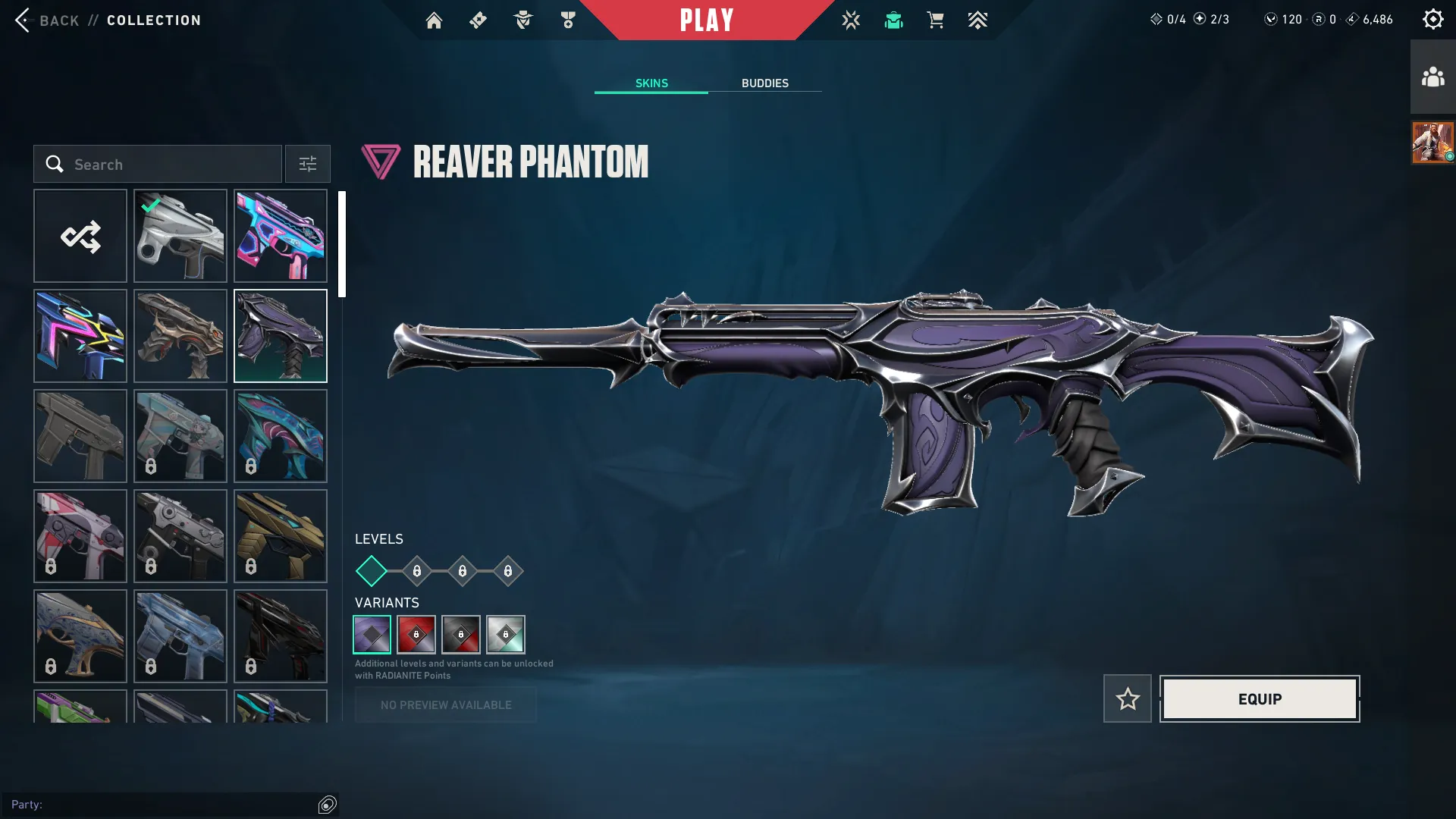Select the locked level 2 node
The image size is (1456, 819).
tap(416, 572)
